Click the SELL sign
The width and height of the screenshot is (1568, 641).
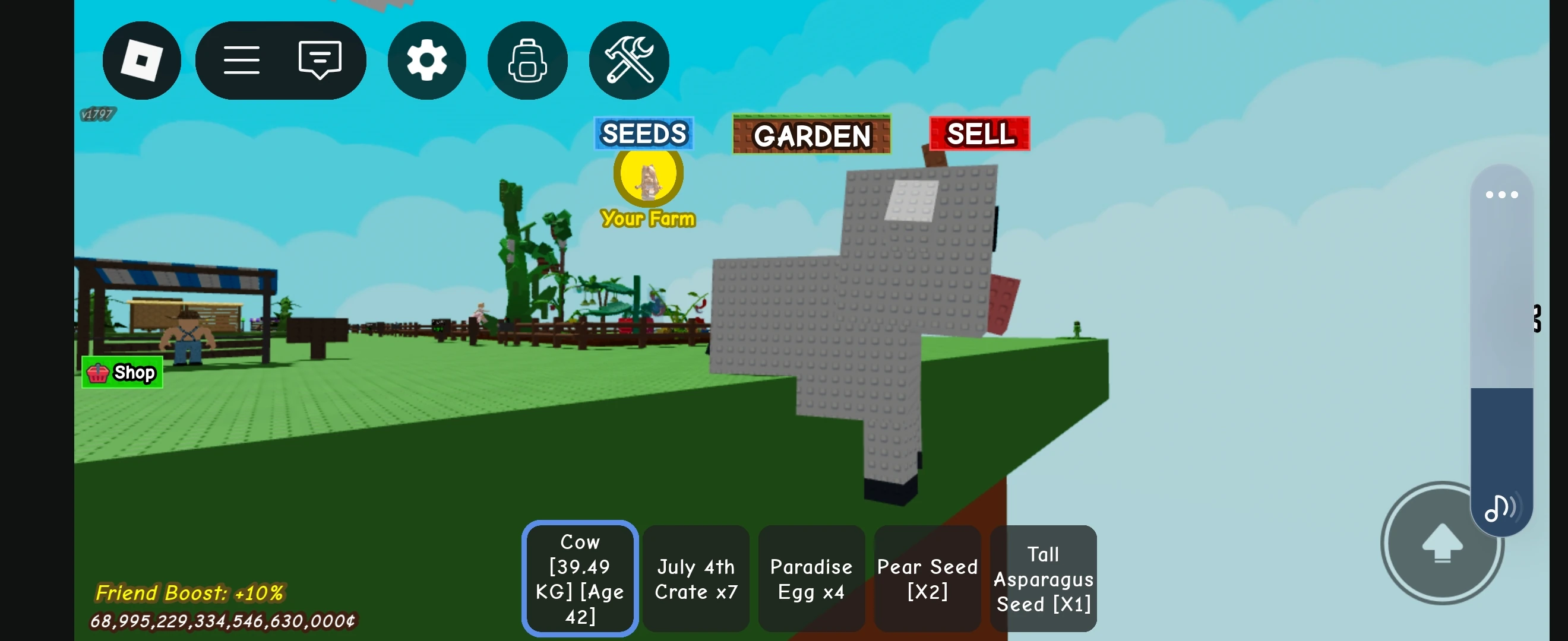(979, 134)
